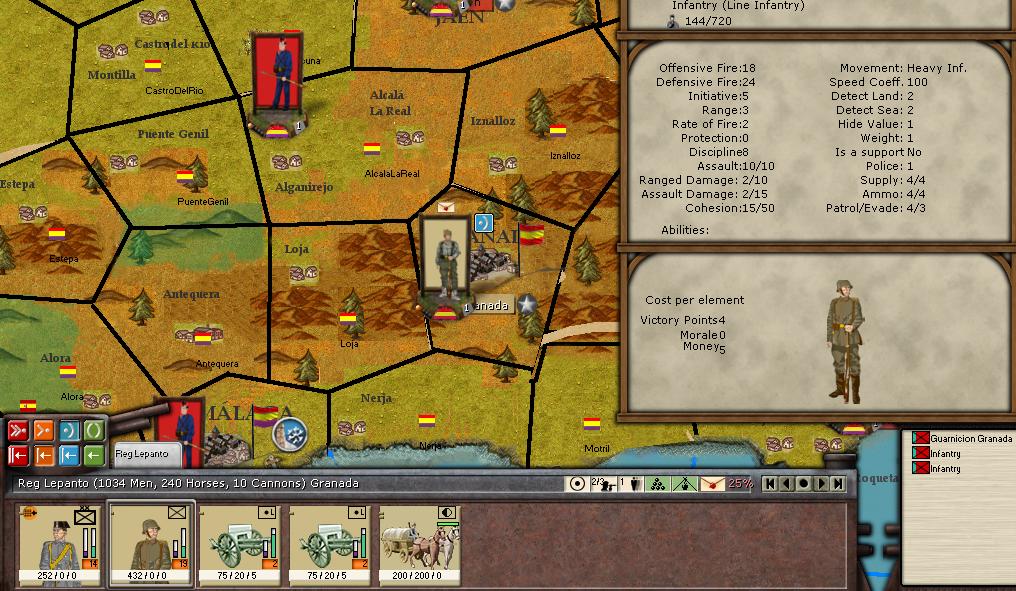Viewport: 1016px width, 591px height.
Task: Open the Reg Lepanto stack tab
Action: (146, 454)
